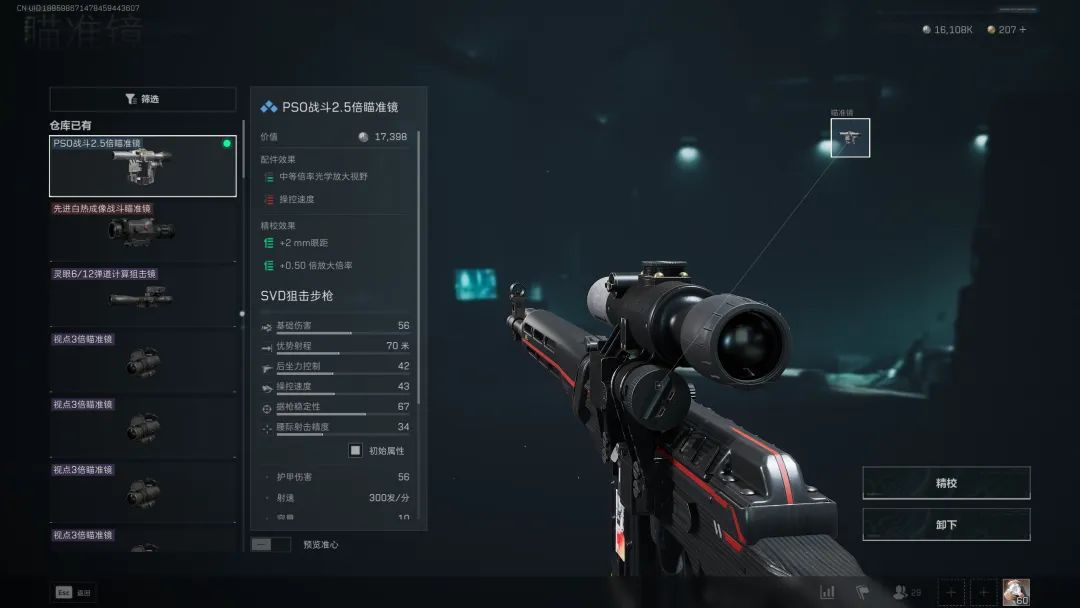The width and height of the screenshot is (1080, 608).
Task: Go back with the 返回 button
Action: coord(73,592)
